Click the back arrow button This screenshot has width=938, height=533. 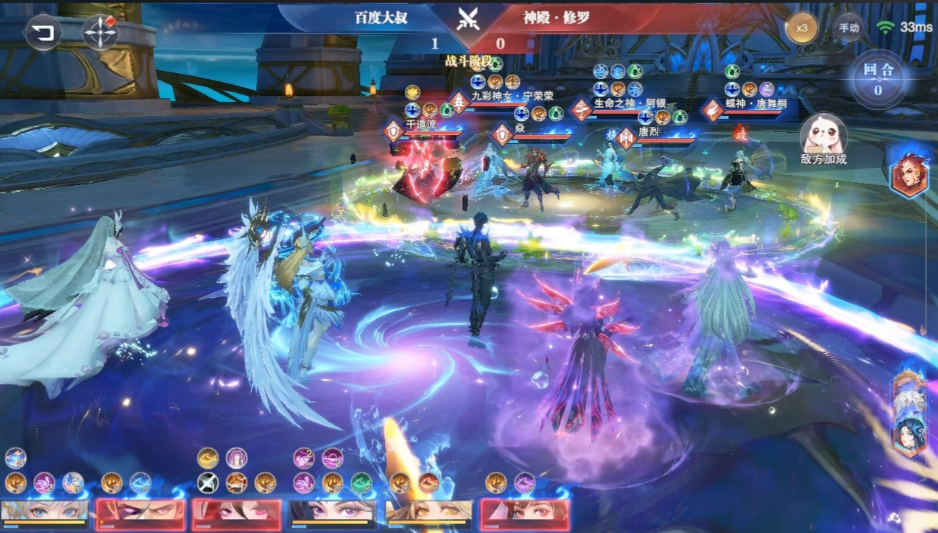[x=41, y=31]
